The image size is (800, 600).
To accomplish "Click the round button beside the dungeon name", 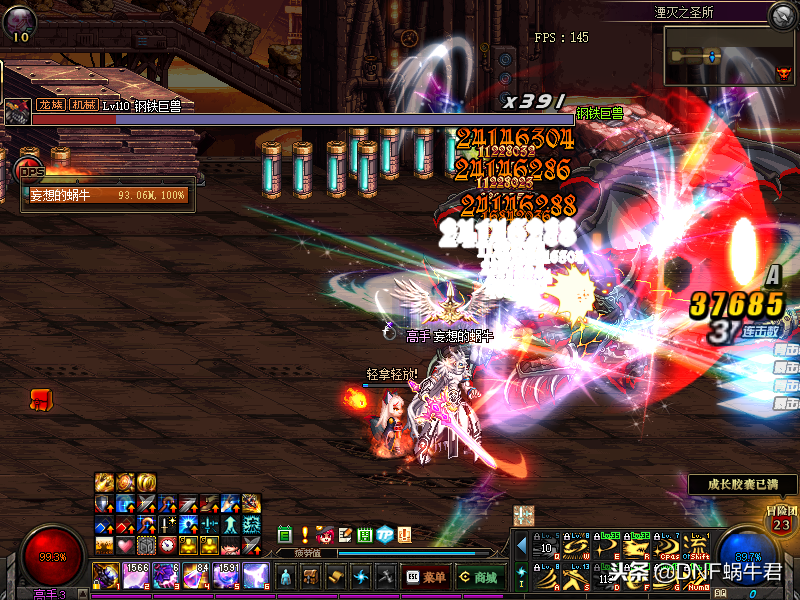I will [781, 14].
